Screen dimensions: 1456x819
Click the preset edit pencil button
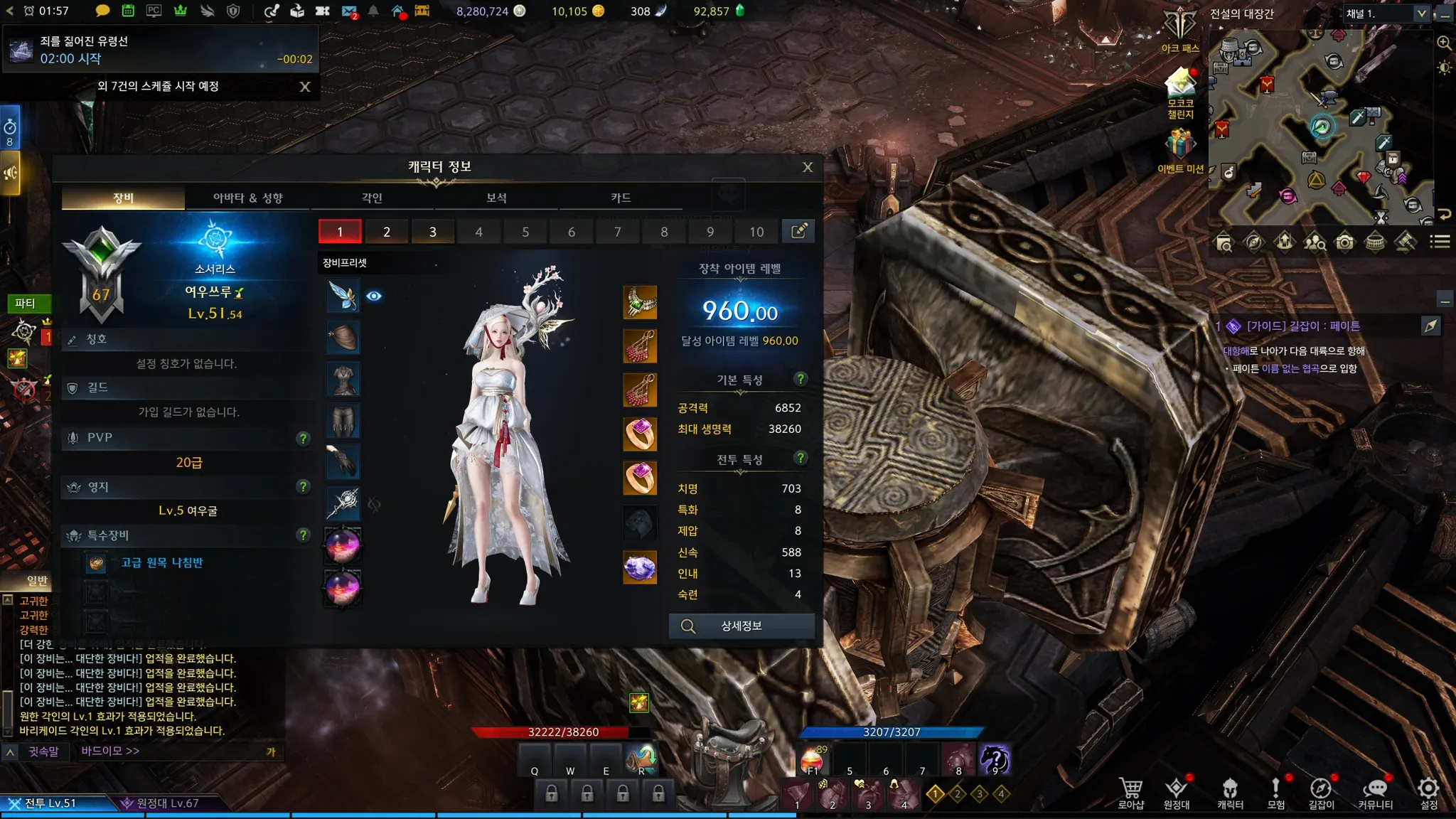798,231
